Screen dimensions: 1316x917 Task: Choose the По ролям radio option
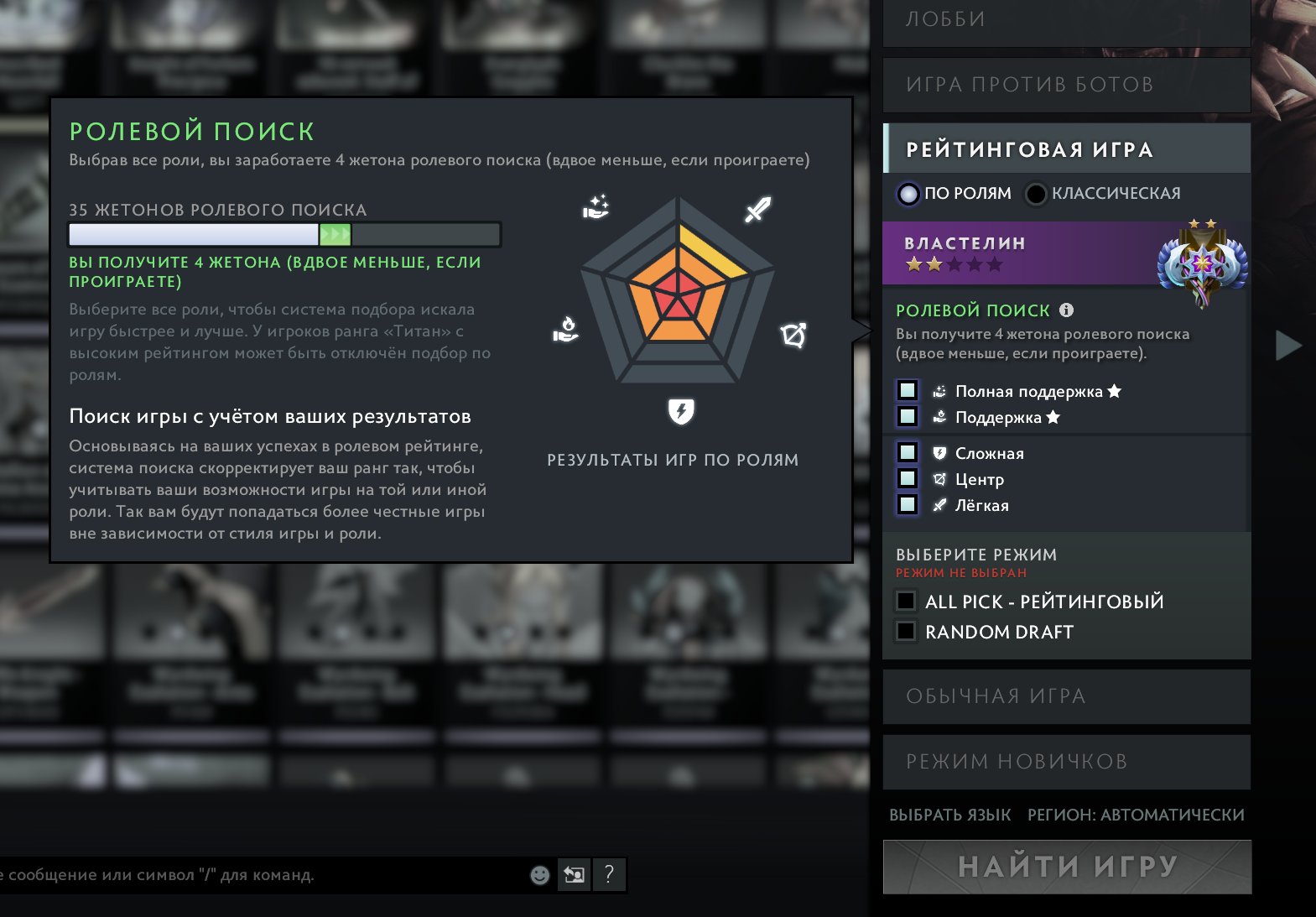[x=909, y=194]
